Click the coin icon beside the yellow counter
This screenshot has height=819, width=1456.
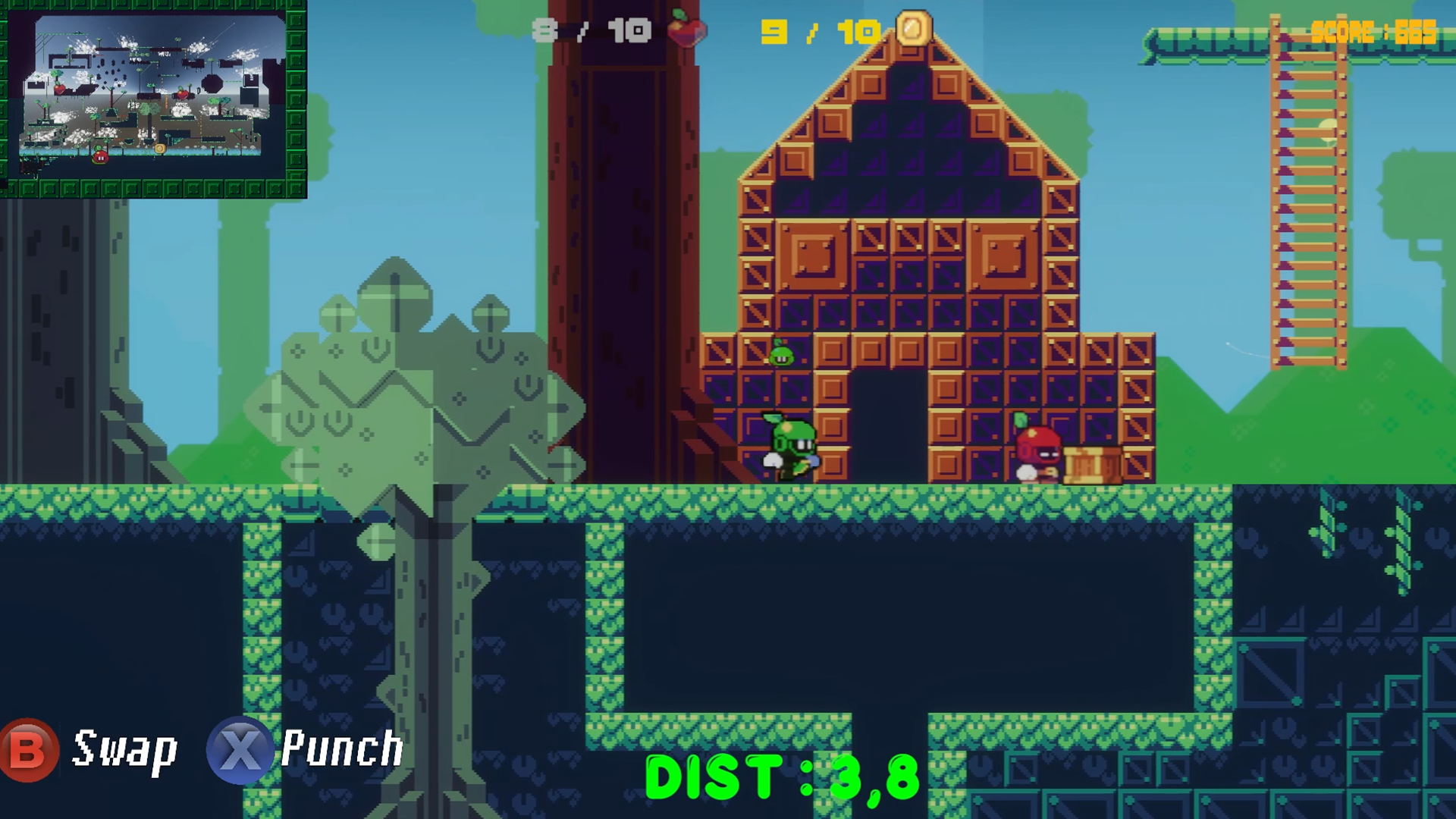915,28
